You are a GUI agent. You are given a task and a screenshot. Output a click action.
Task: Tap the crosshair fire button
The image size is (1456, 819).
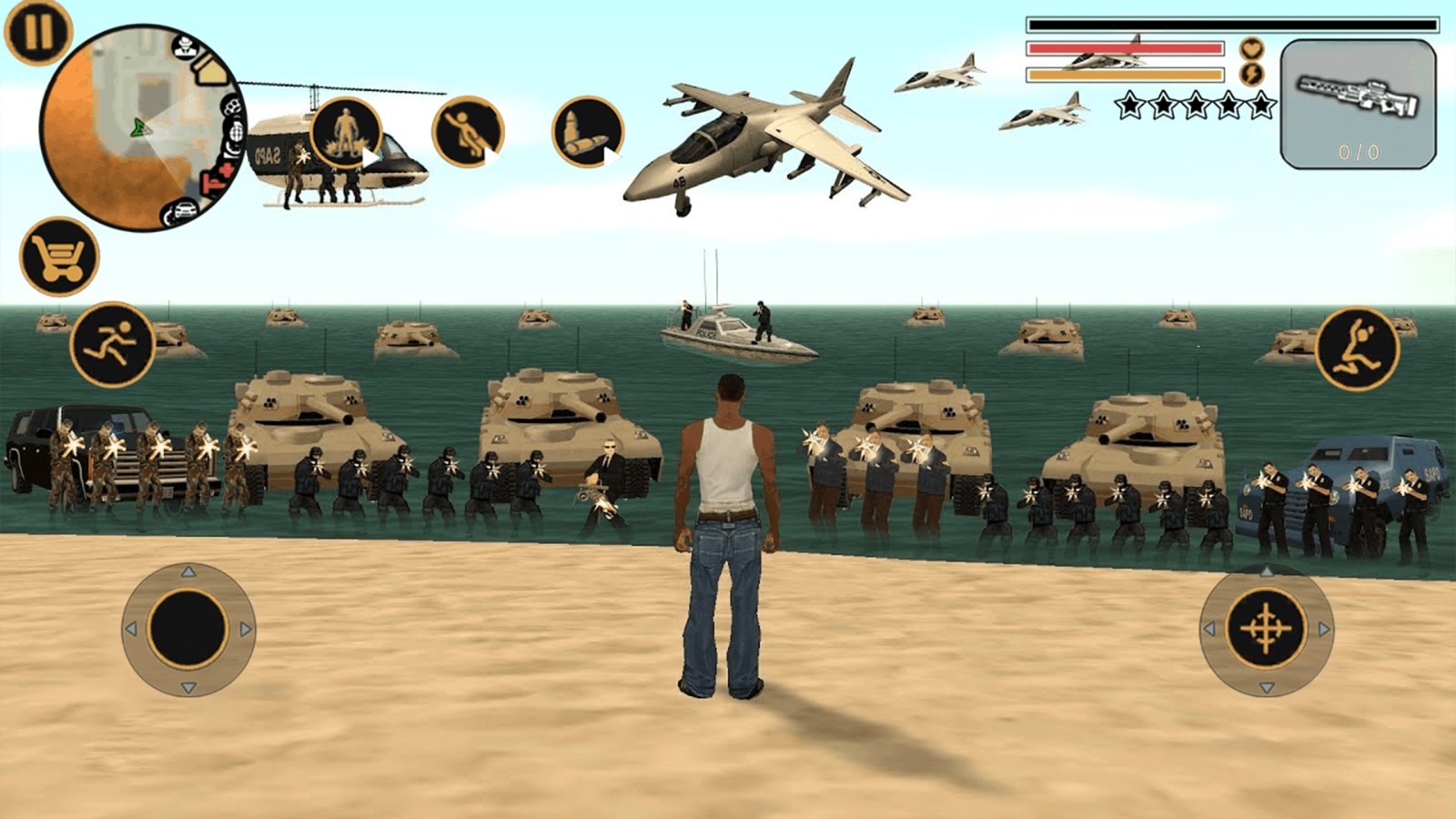pyautogui.click(x=1266, y=629)
